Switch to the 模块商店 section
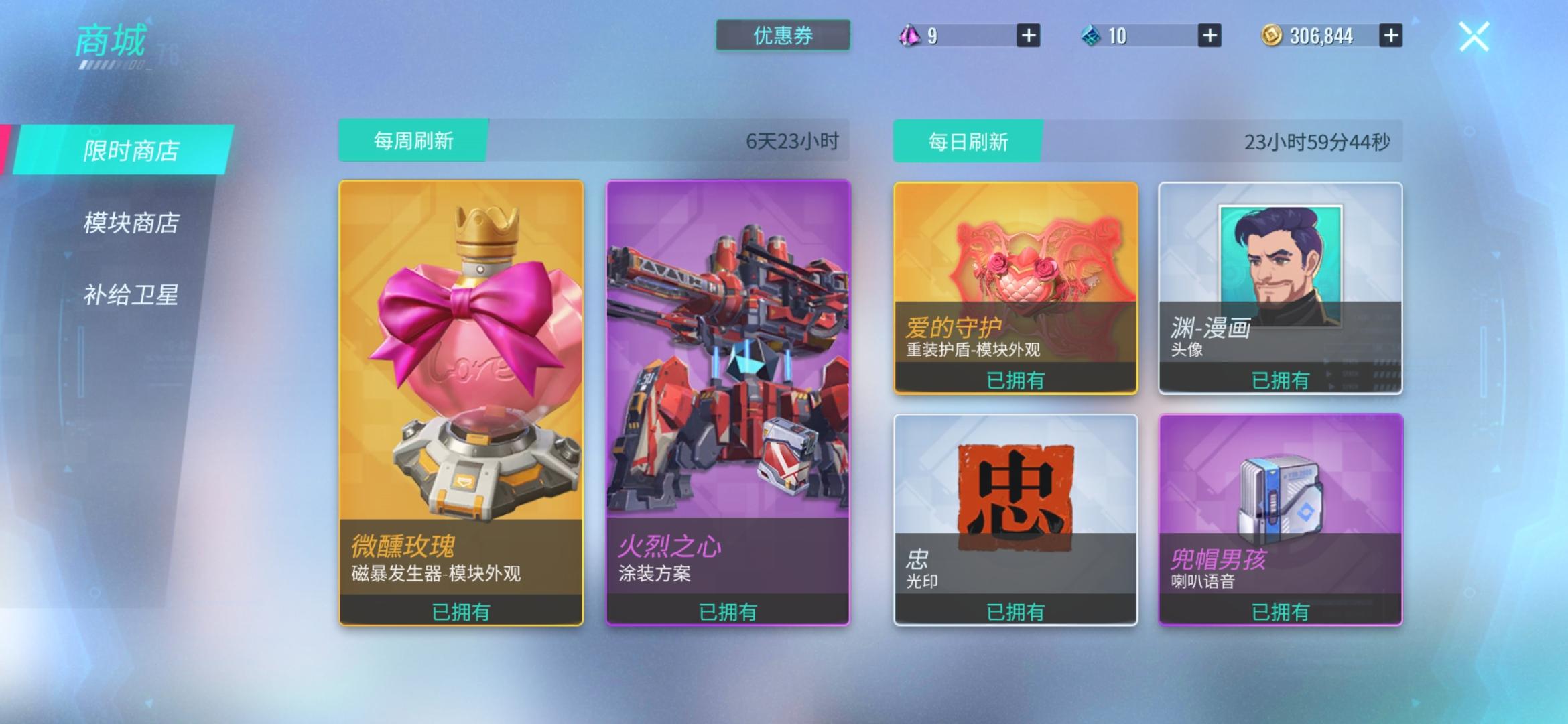This screenshot has width=1568, height=724. (132, 222)
